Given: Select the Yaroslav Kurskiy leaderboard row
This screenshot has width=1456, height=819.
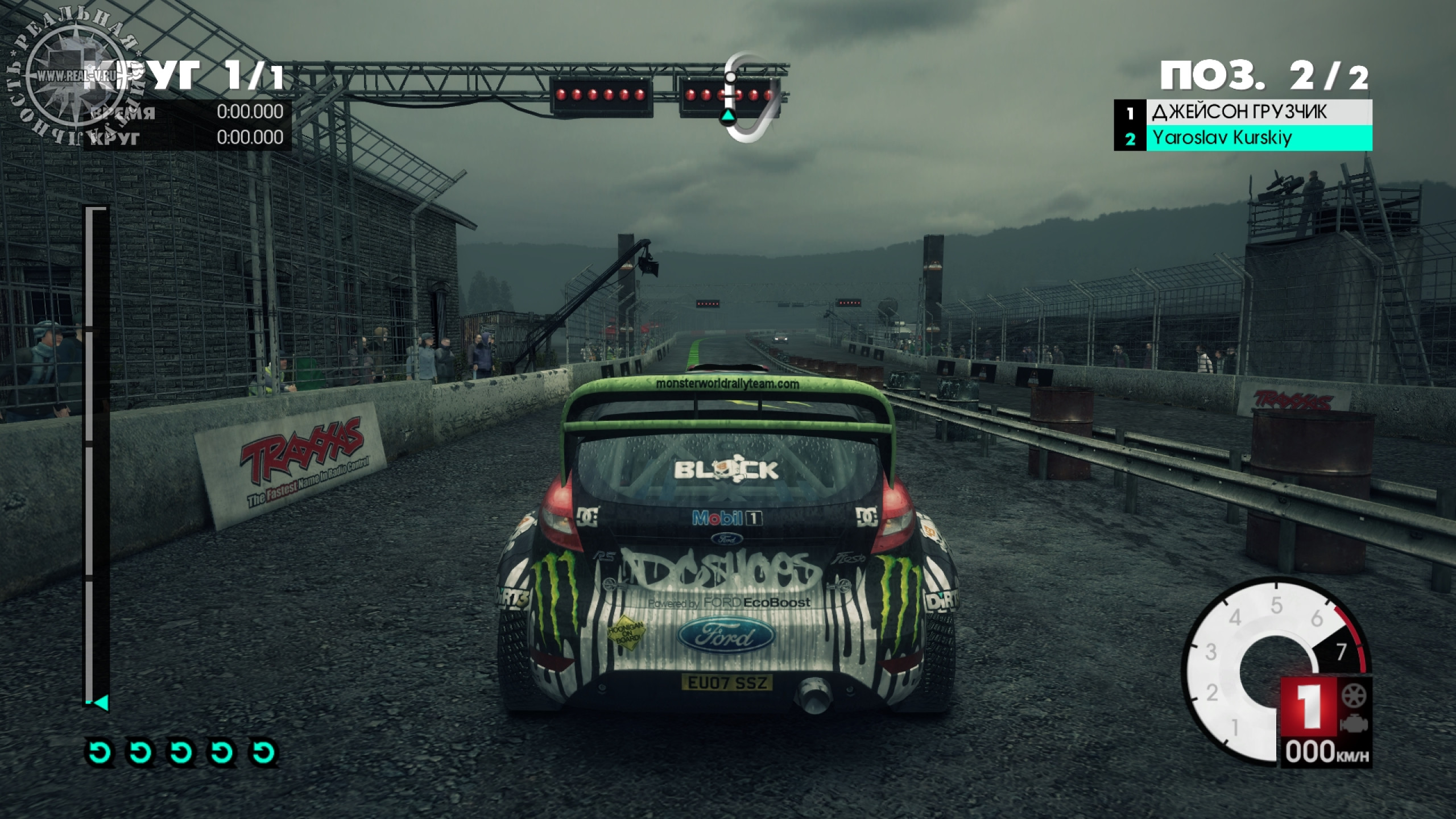Looking at the screenshot, I should coord(1243,138).
